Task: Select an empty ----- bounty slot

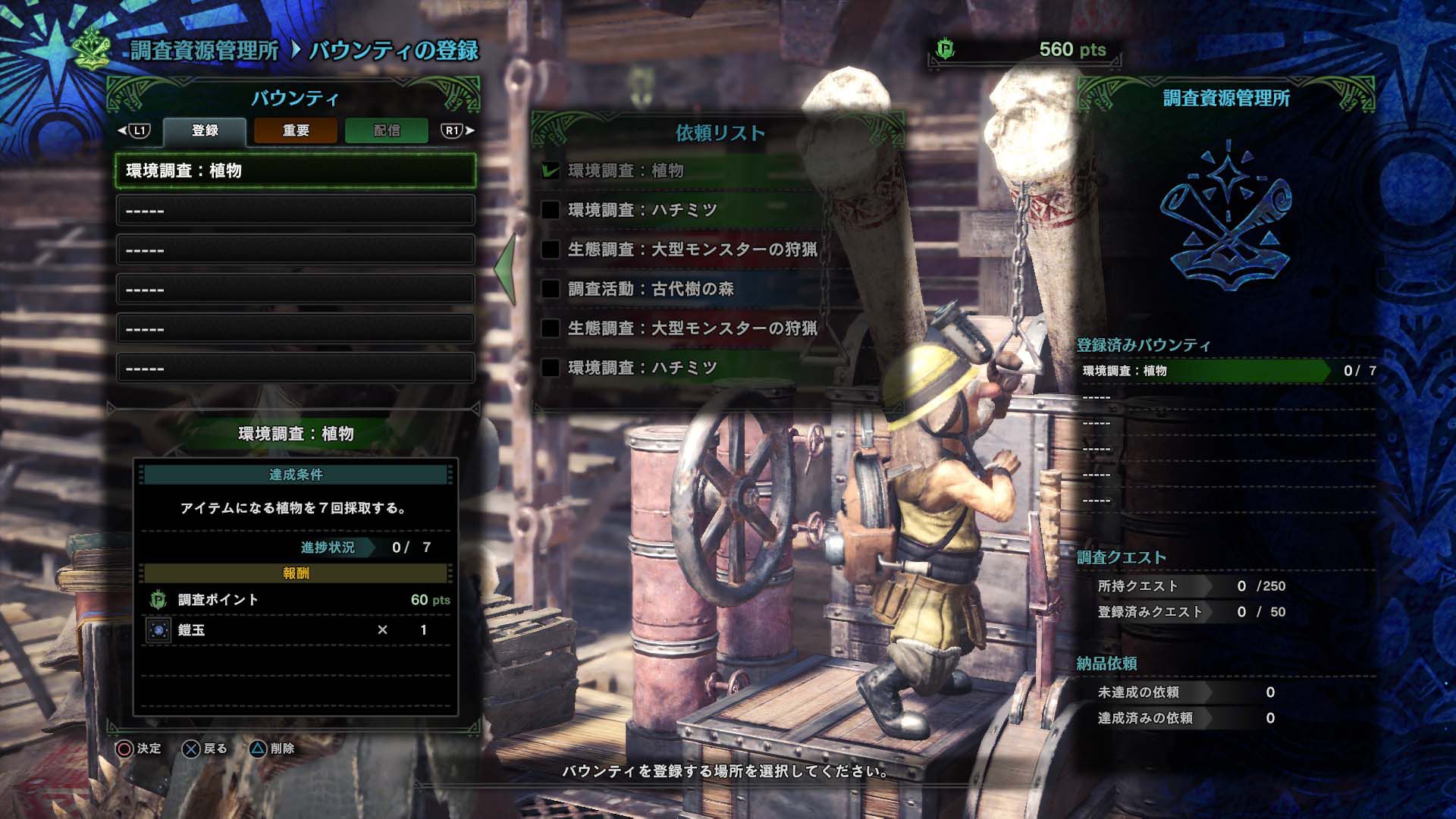Action: coord(296,209)
